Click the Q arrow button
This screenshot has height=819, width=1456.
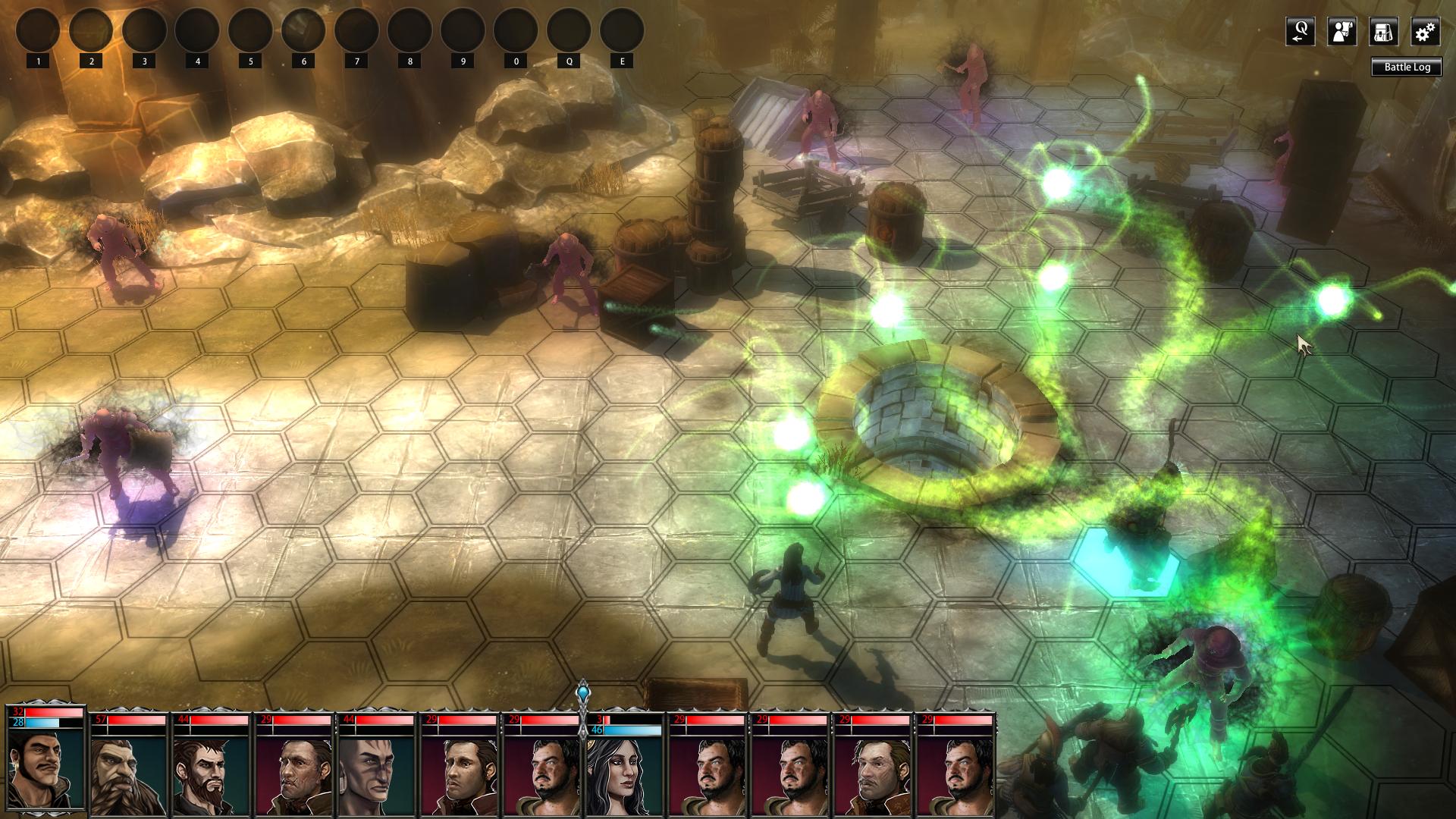1301,32
